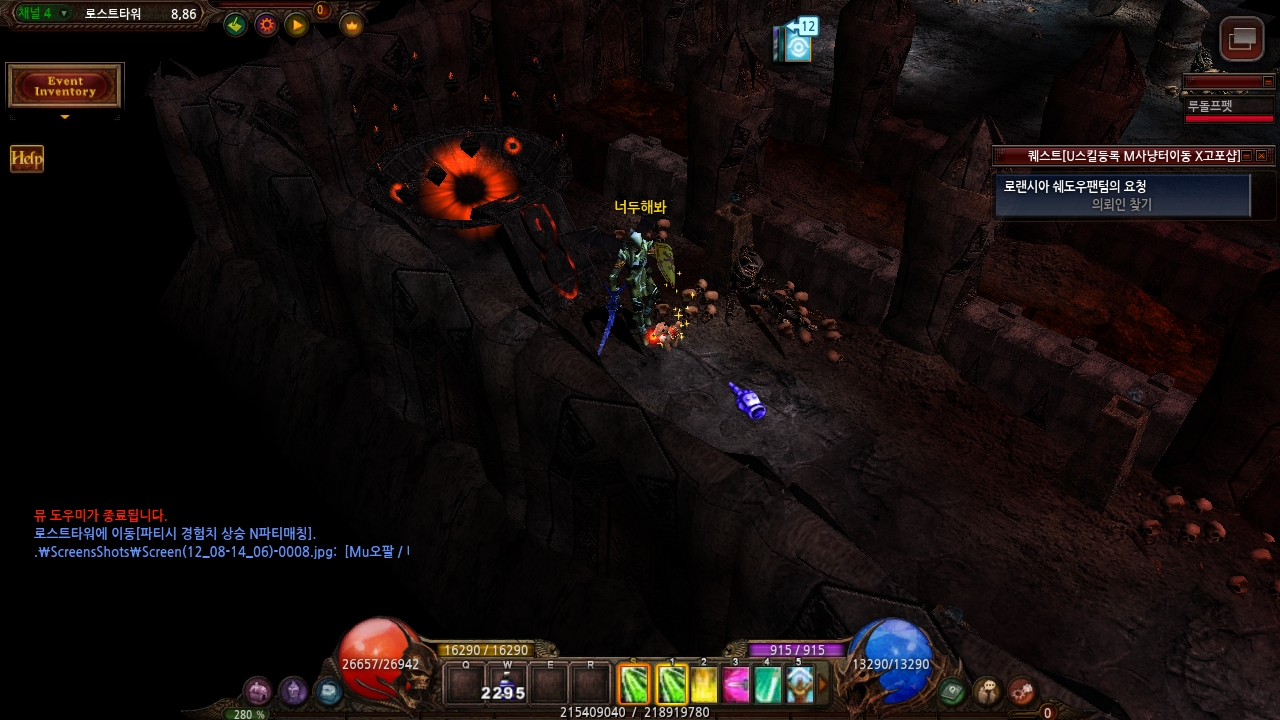Open the Event Inventory

[65, 86]
